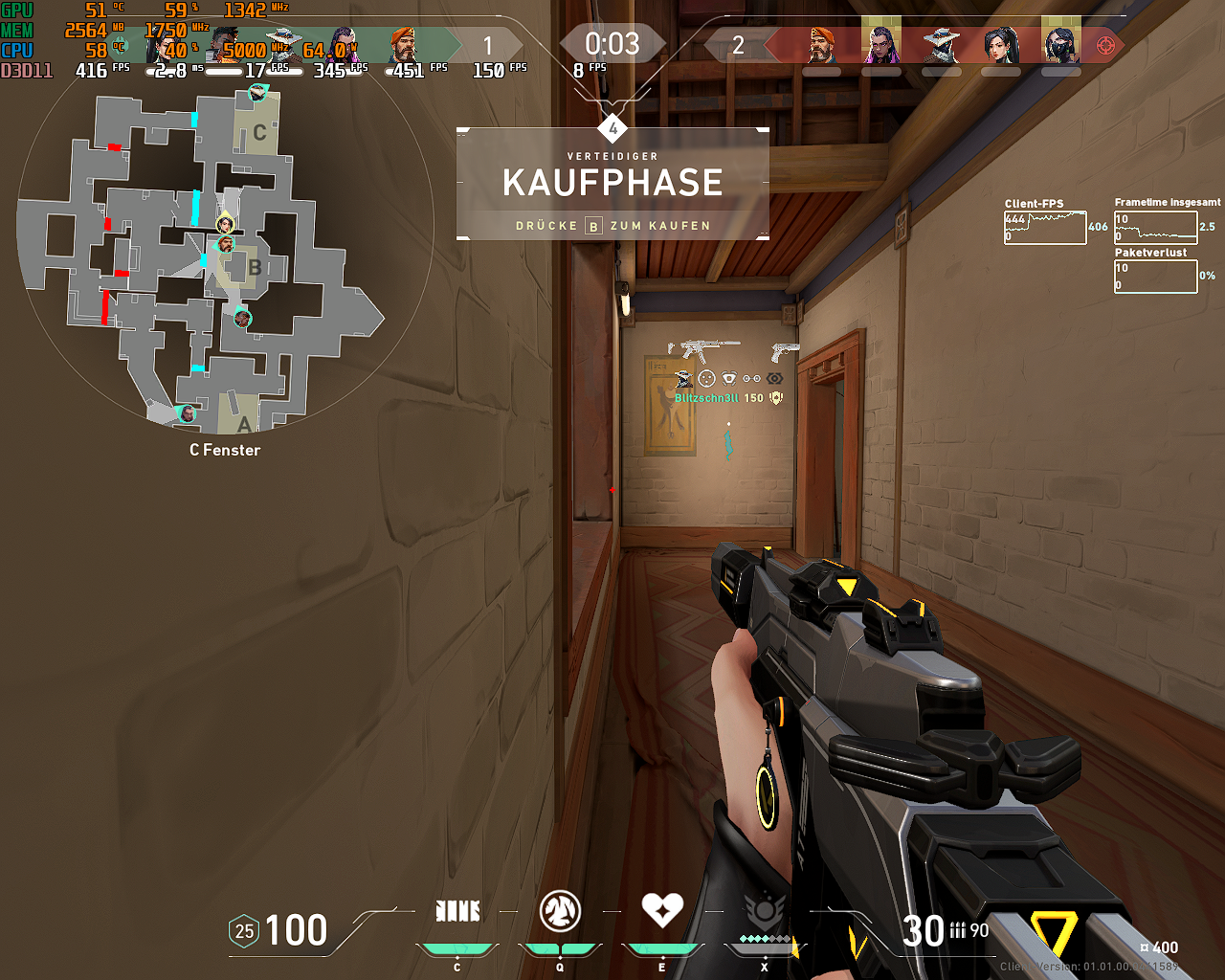1225x980 pixels.
Task: Click the shield armor icon beside 150 credits
Action: (x=775, y=398)
